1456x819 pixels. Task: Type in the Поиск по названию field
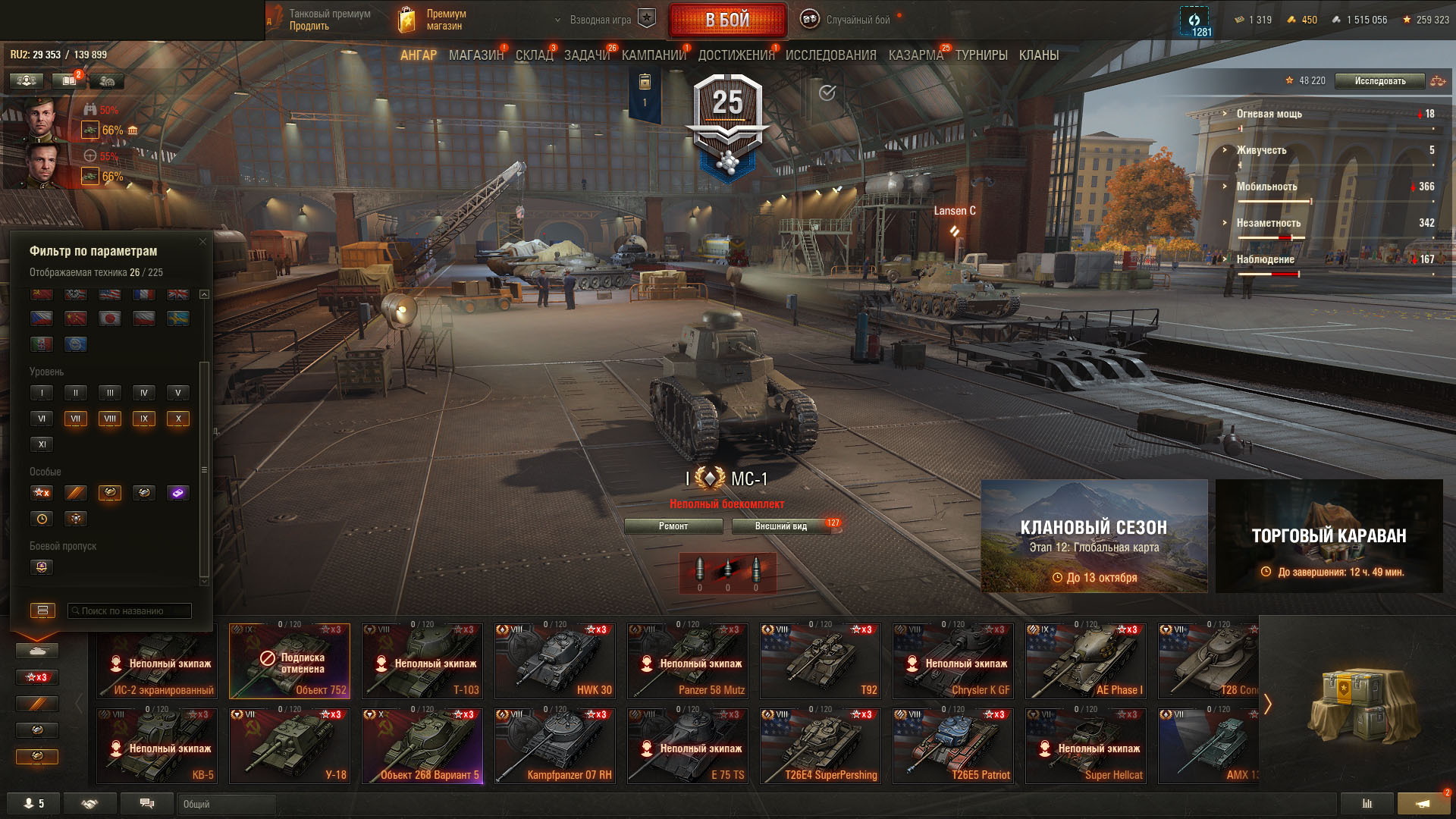[x=130, y=611]
